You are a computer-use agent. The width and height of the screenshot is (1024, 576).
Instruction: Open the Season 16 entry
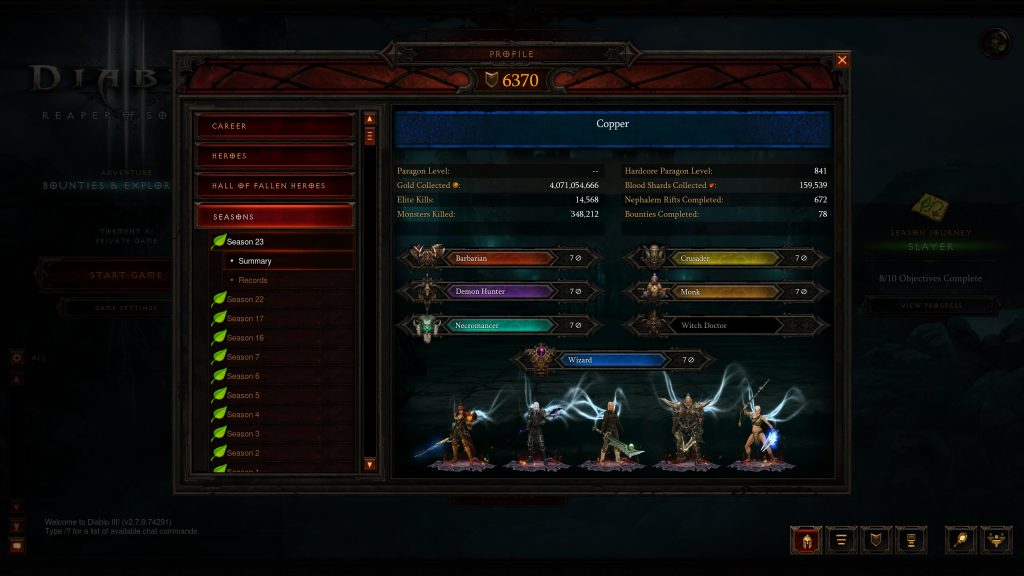click(x=245, y=338)
